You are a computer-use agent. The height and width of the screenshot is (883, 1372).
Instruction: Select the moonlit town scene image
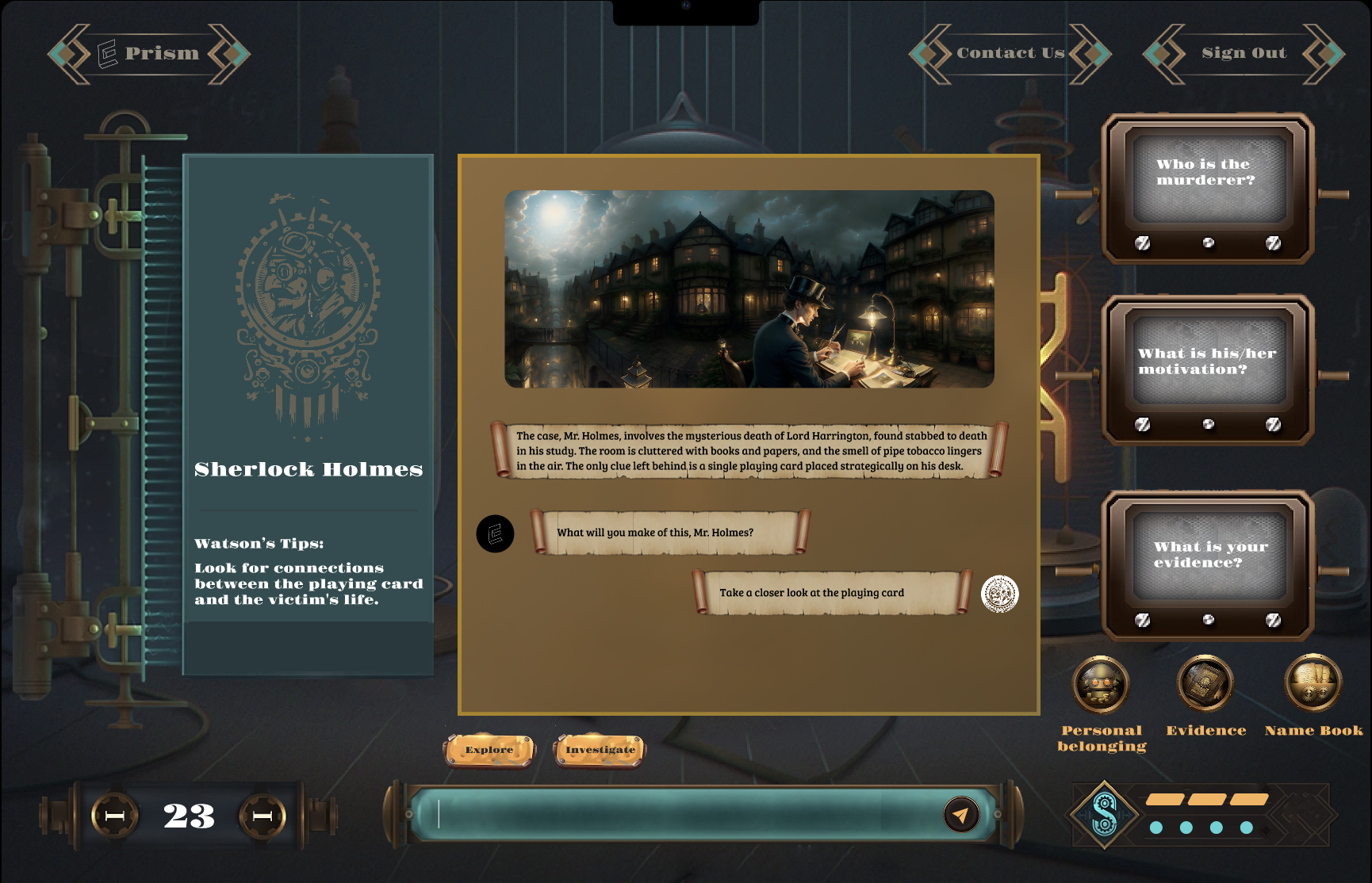pyautogui.click(x=749, y=289)
